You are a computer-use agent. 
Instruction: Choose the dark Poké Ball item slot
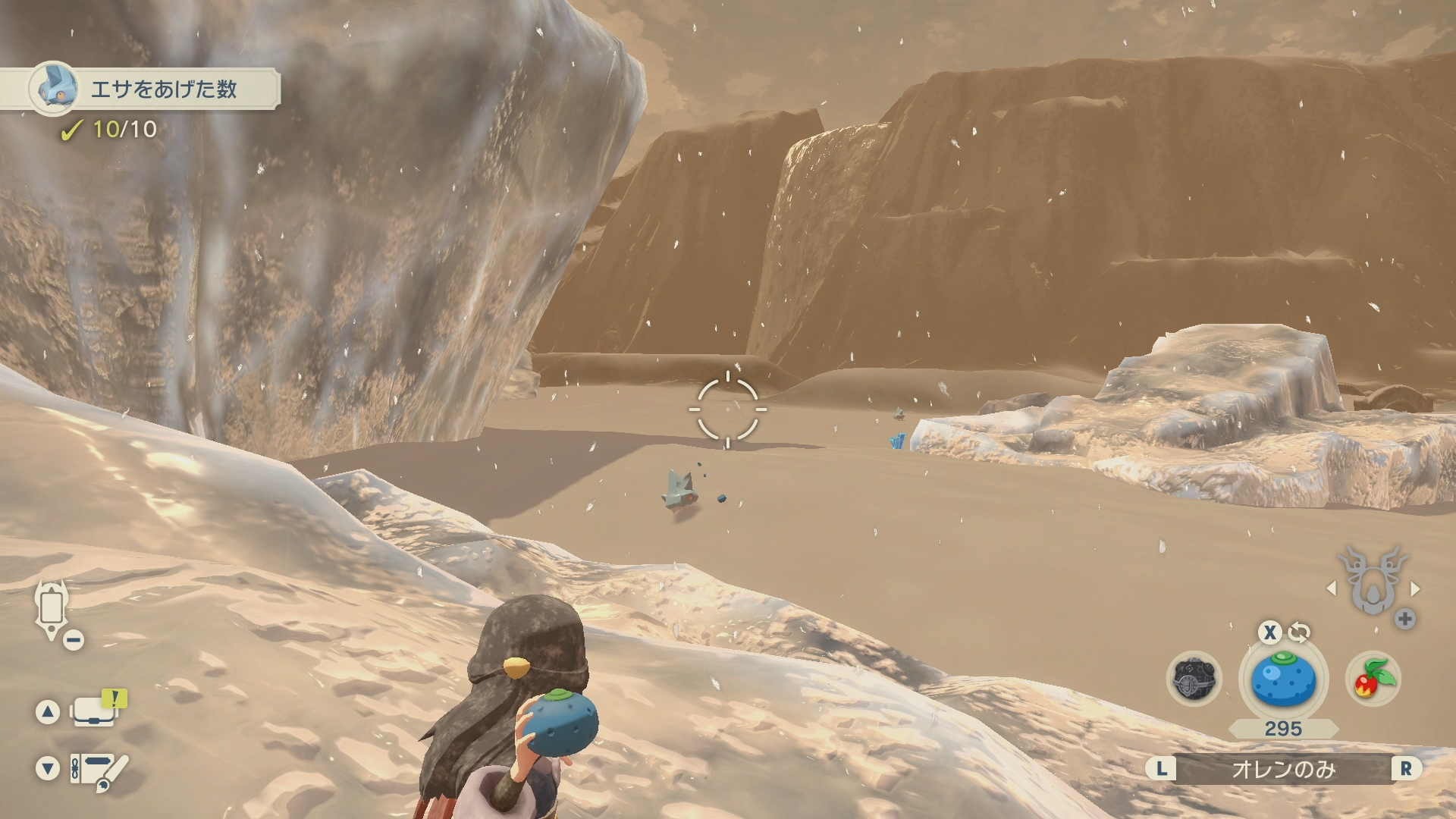click(x=1194, y=679)
